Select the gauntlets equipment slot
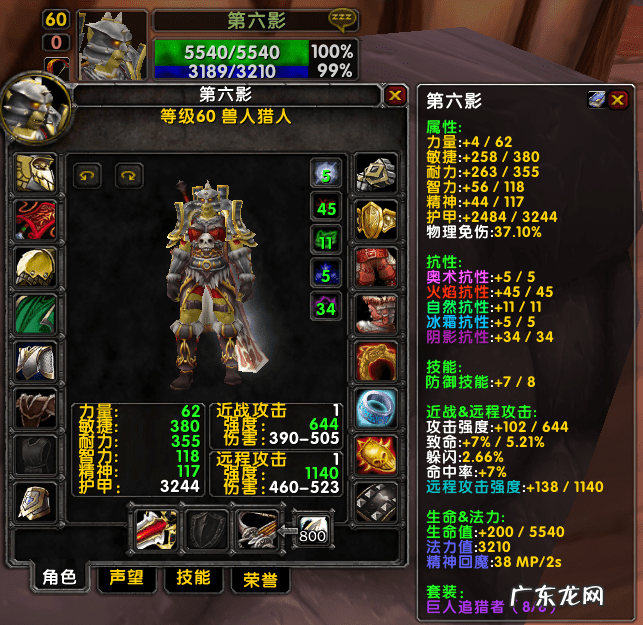This screenshot has width=643, height=625. click(x=376, y=176)
